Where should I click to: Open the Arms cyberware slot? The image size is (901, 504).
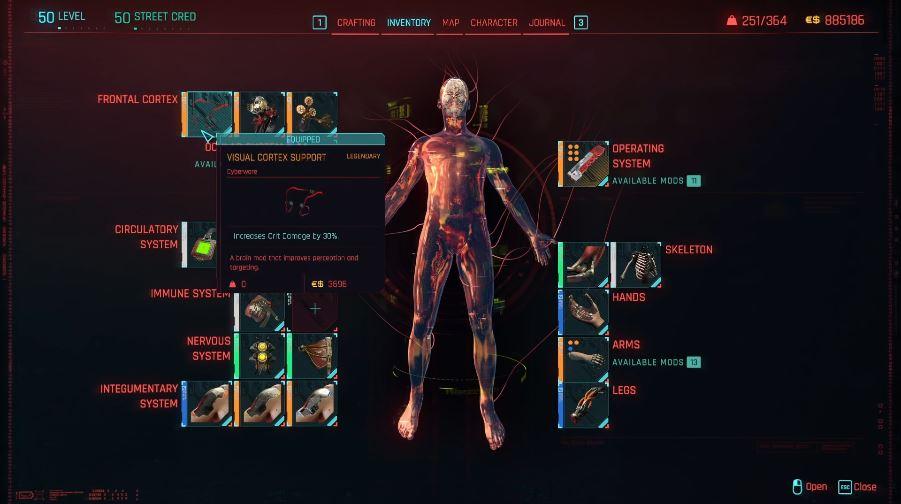[x=584, y=359]
